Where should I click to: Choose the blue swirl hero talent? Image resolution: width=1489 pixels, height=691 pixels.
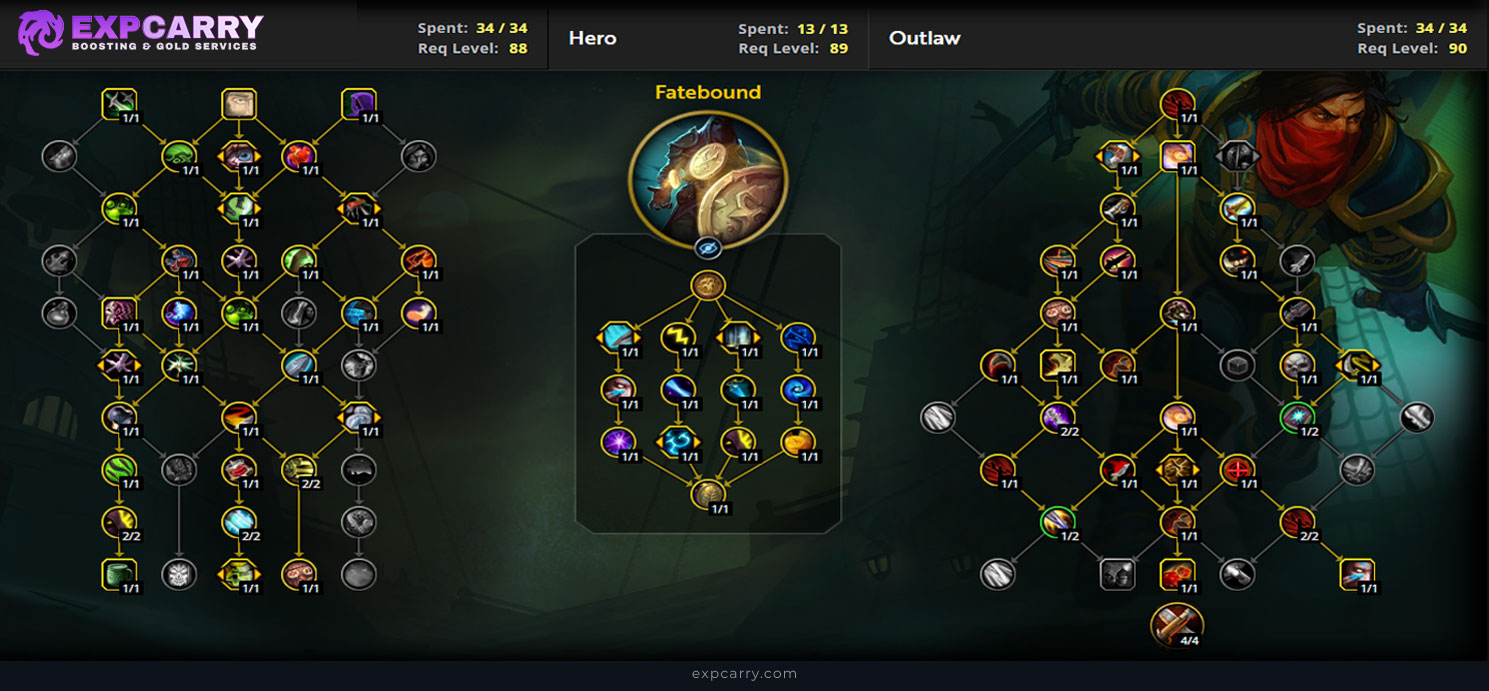click(797, 389)
